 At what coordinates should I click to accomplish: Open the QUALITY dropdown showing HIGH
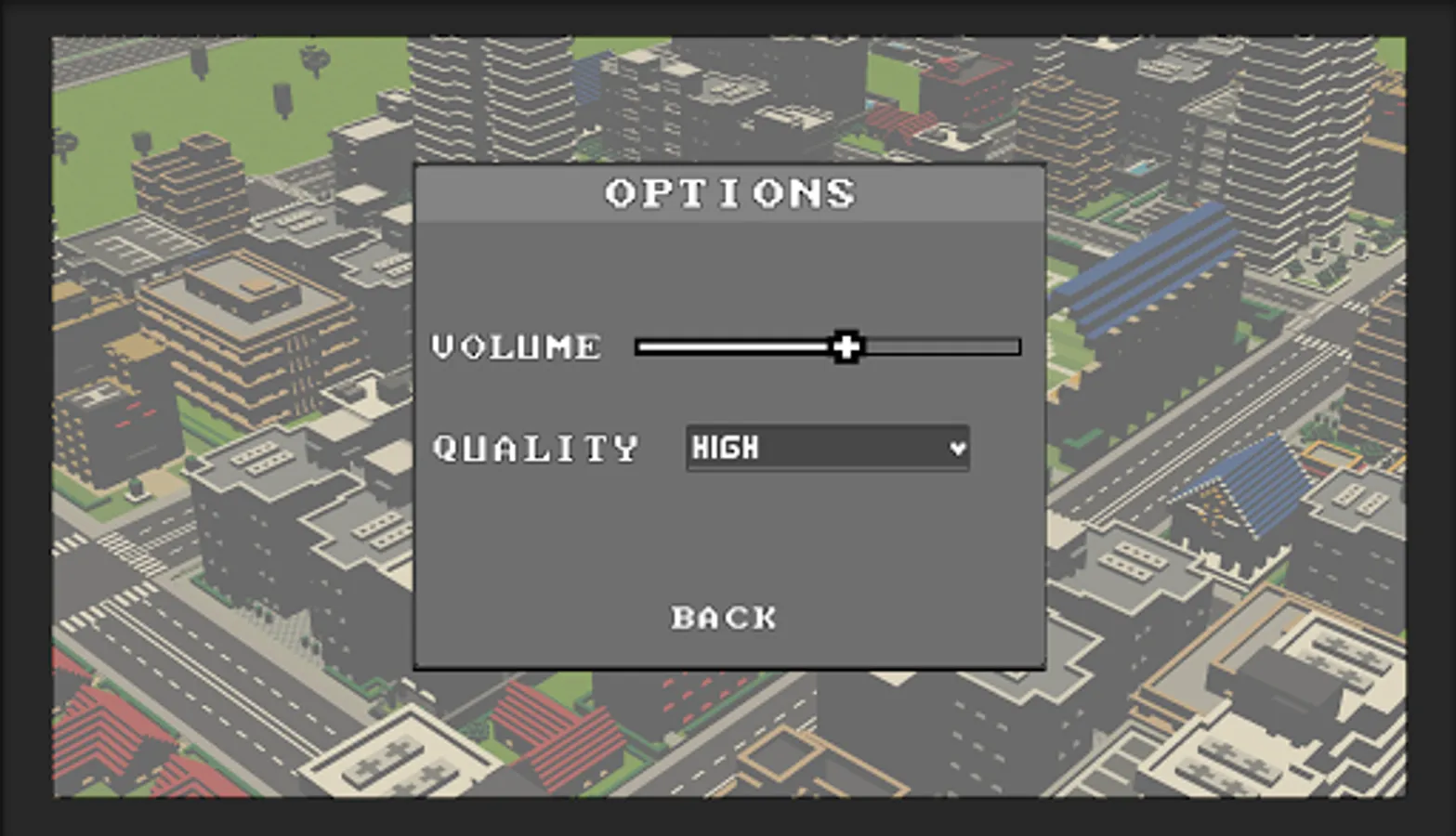pos(827,448)
